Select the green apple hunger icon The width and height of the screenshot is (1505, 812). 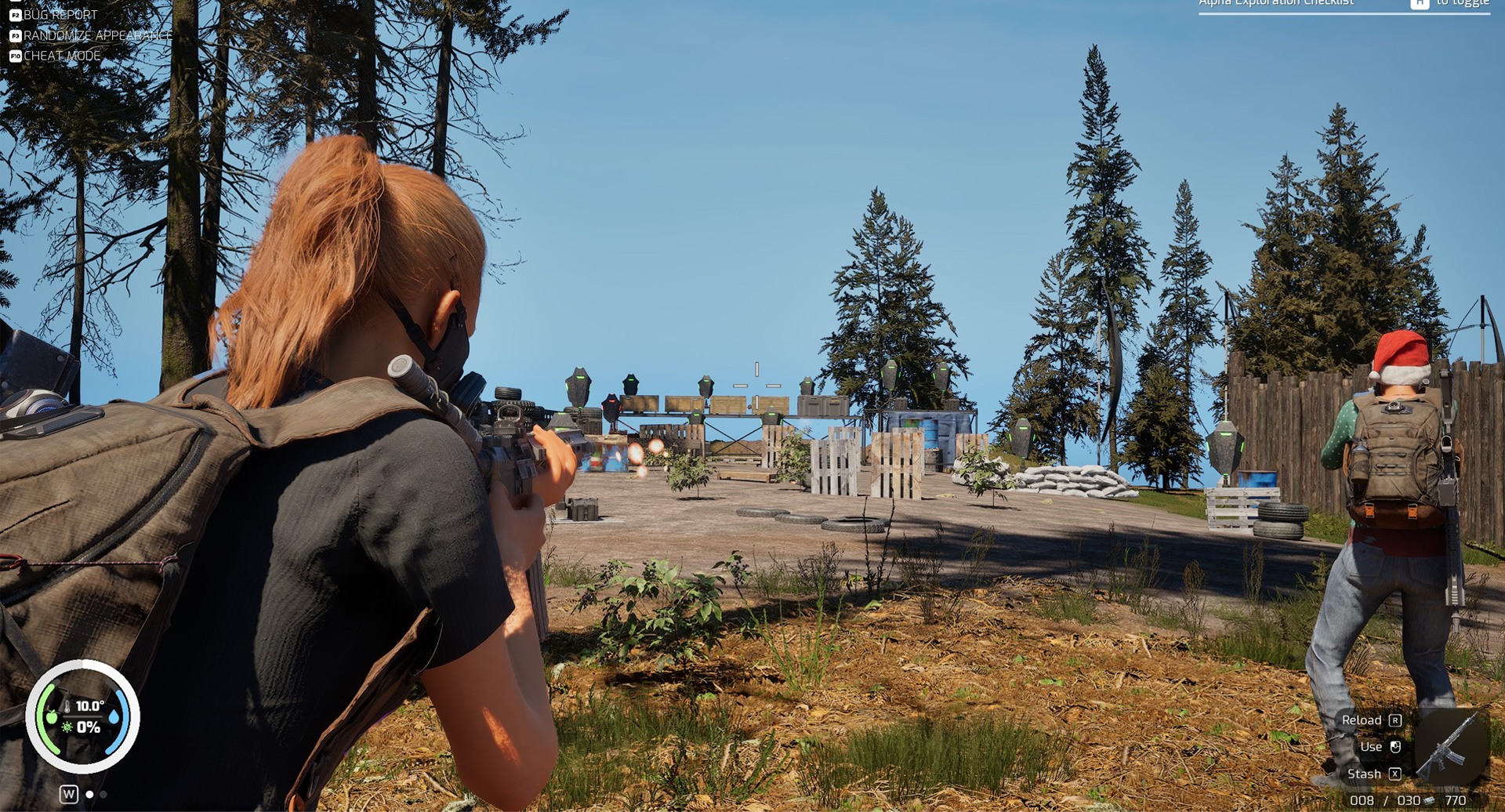click(x=53, y=717)
